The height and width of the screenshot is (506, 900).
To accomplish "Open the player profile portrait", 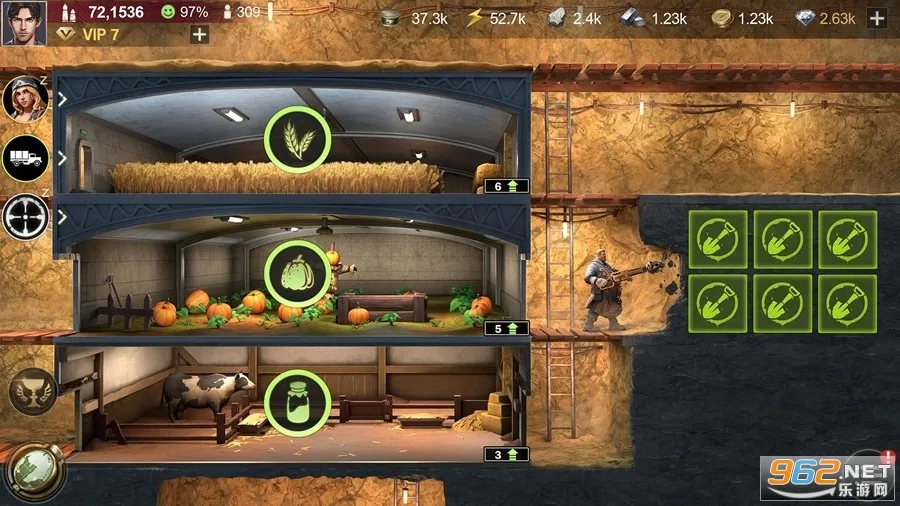I will (x=23, y=22).
